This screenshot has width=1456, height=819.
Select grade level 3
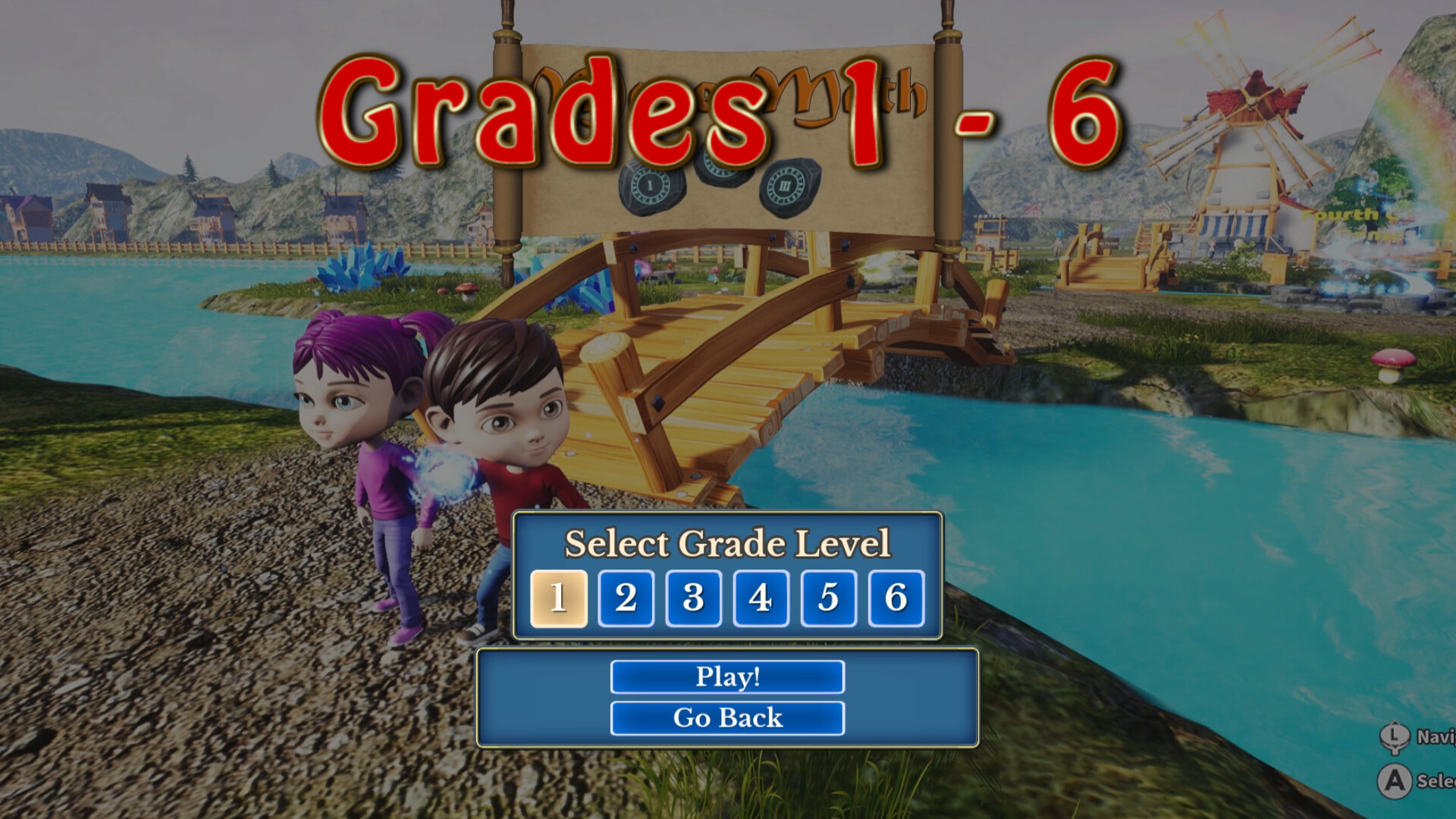[x=693, y=597]
